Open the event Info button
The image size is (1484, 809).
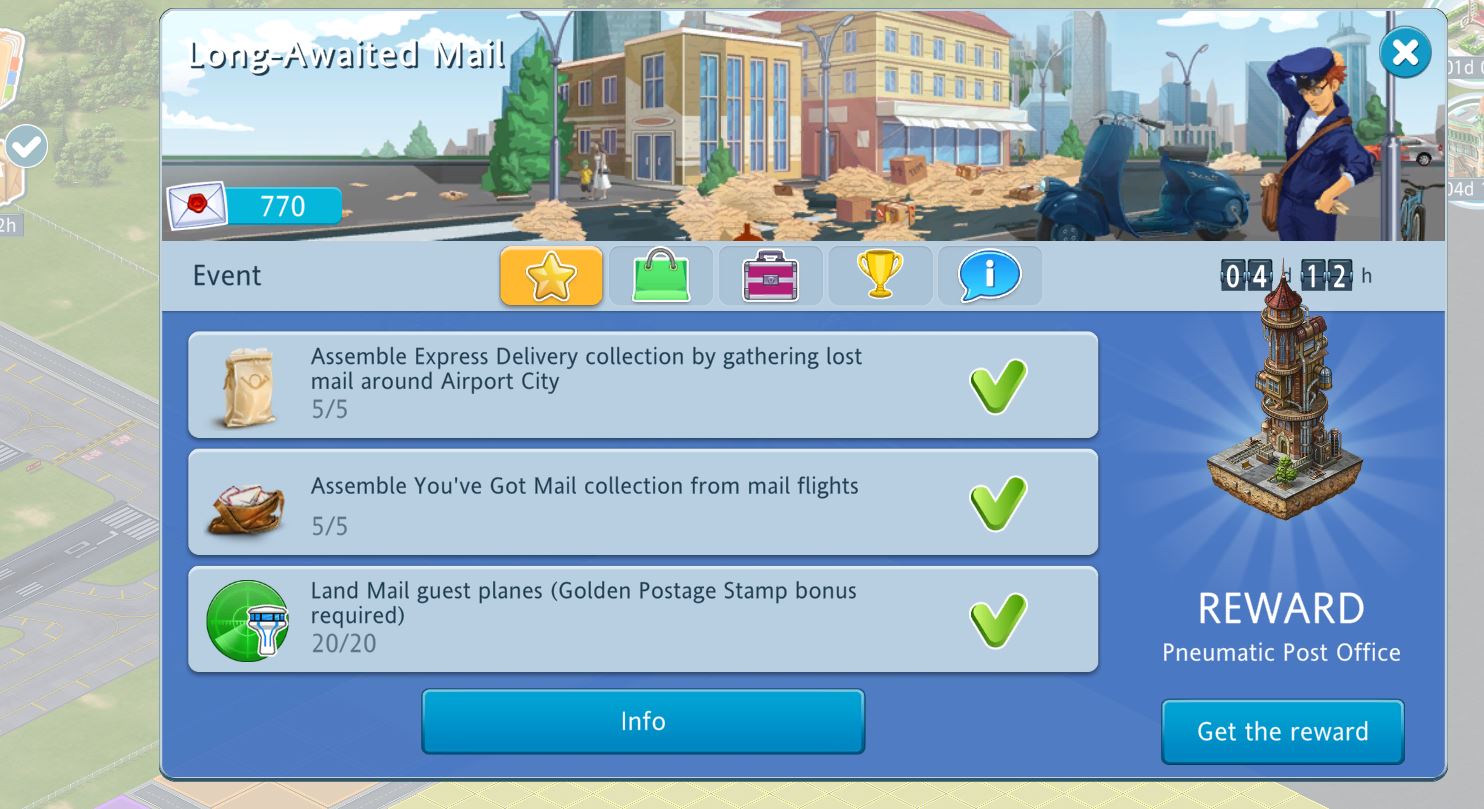[x=642, y=721]
